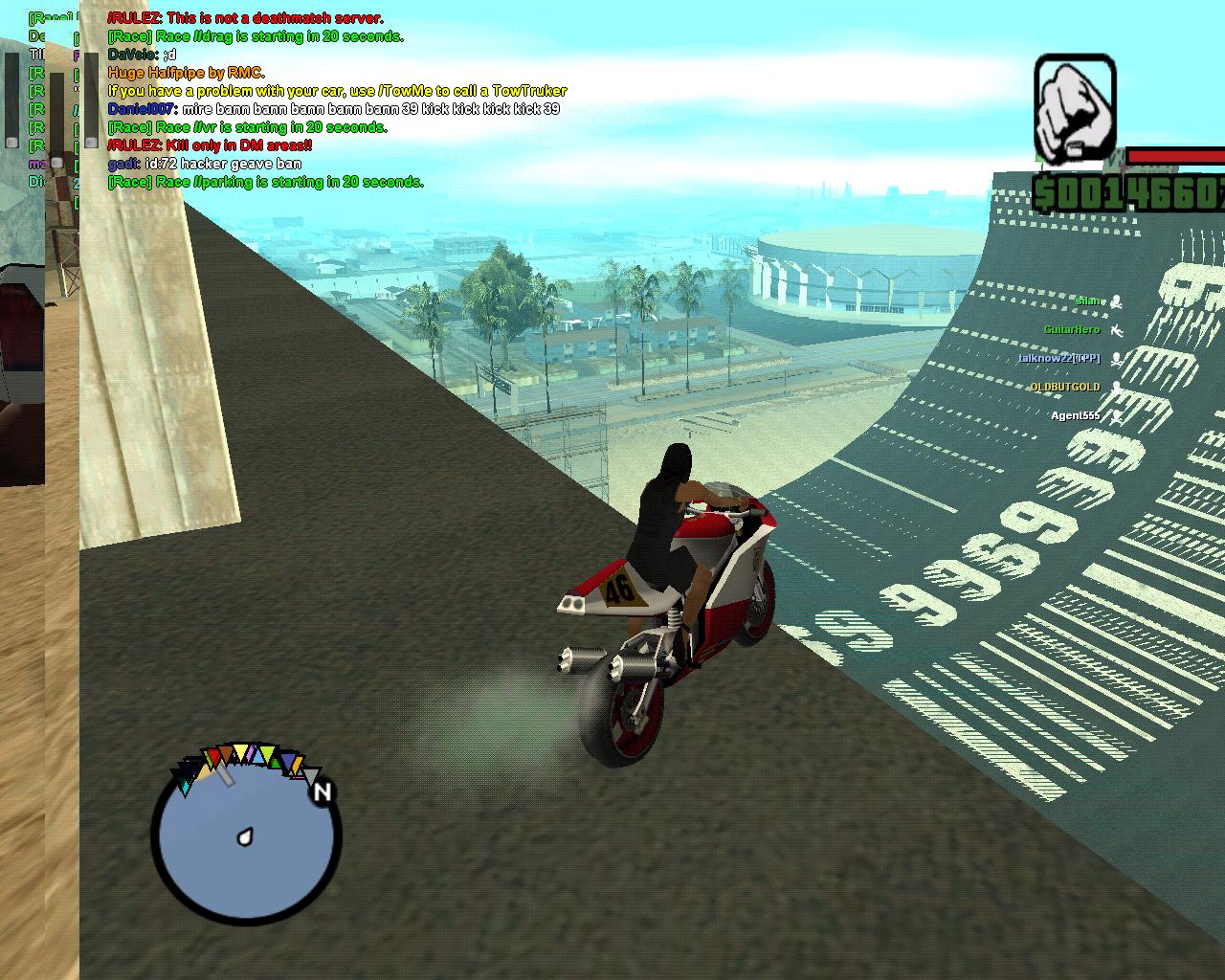Click the GuitarHero player nametag
The width and height of the screenshot is (1225, 980).
(1071, 329)
